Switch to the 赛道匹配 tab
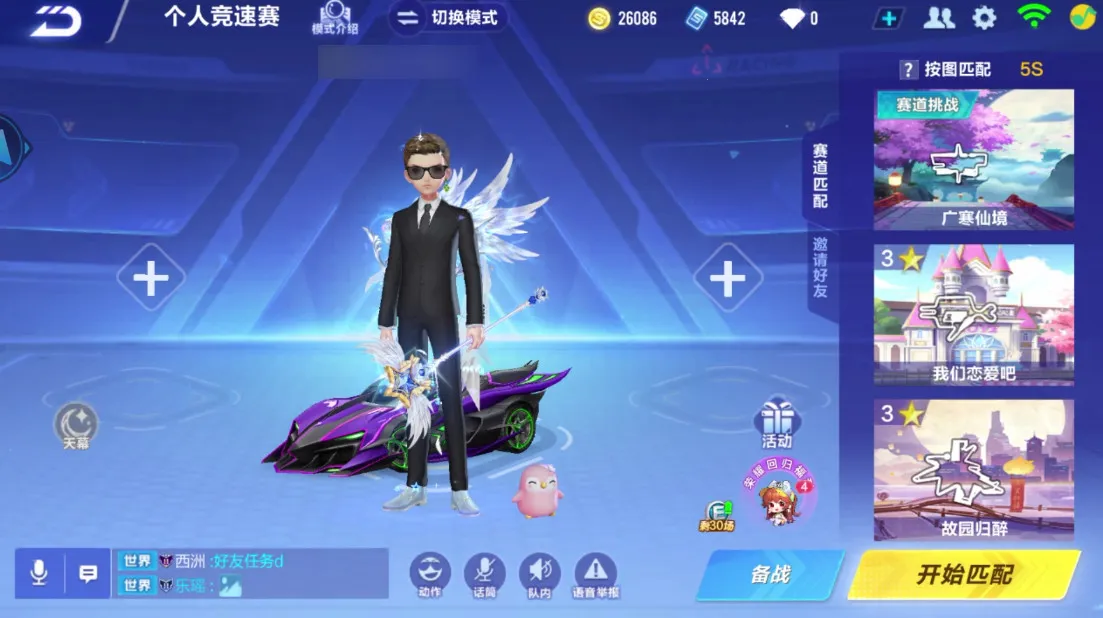Viewport: 1103px width, 618px height. tap(820, 176)
